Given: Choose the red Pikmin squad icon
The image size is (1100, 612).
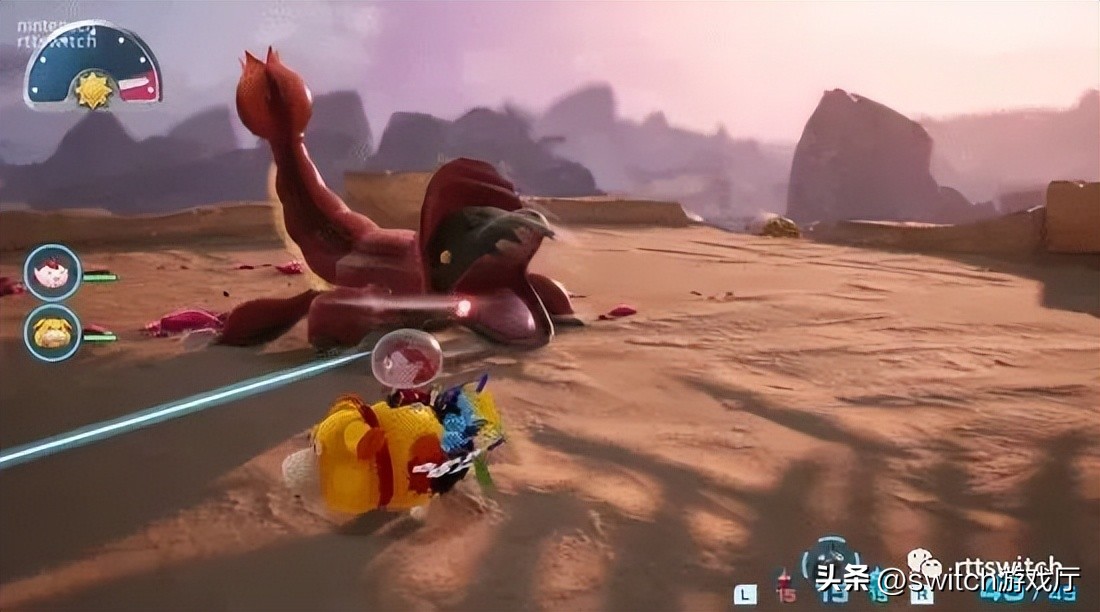Looking at the screenshot, I should pos(783,579).
